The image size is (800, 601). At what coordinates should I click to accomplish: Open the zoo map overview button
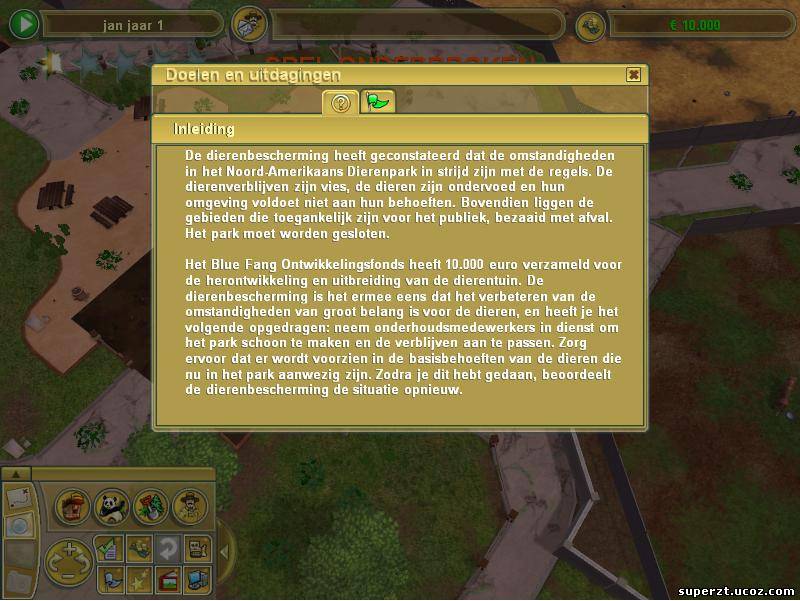click(18, 497)
